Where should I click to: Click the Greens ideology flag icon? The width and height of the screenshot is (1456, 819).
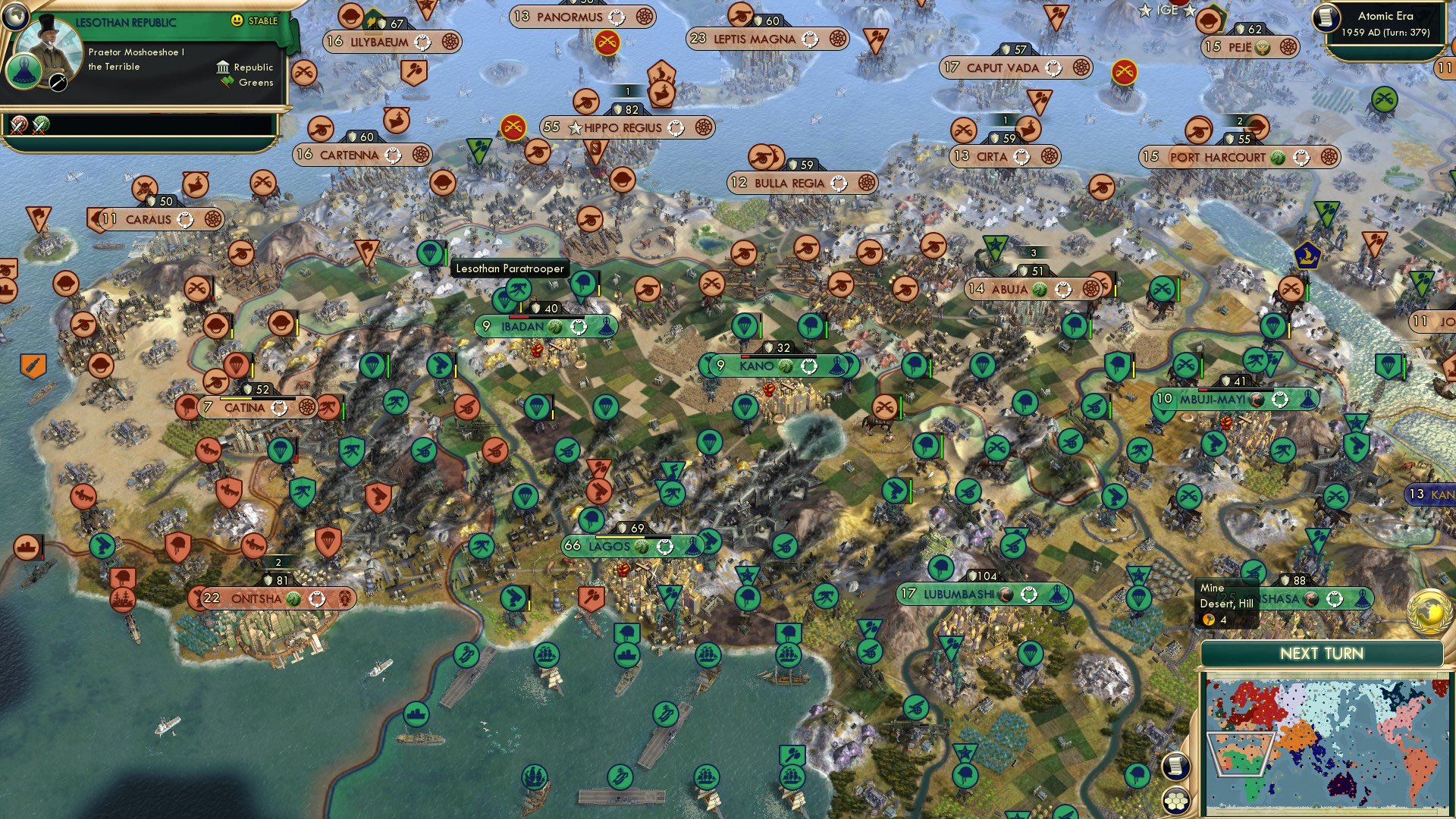224,81
